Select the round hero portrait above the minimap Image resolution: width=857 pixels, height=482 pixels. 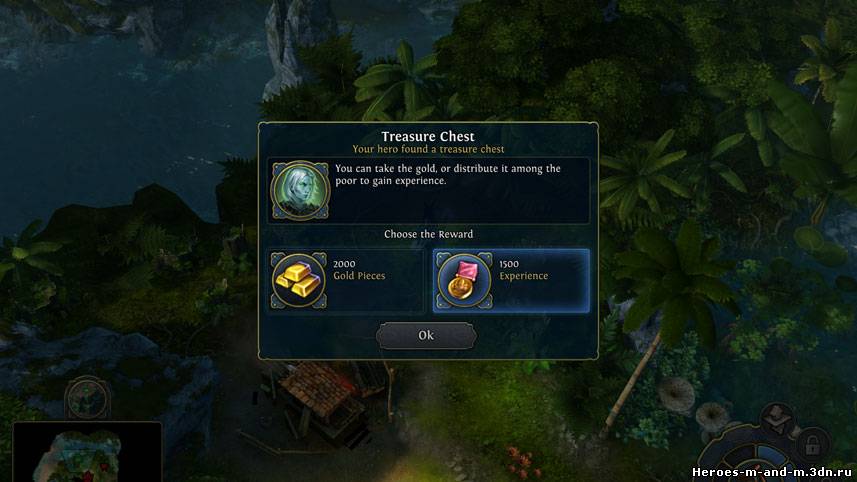tap(87, 398)
